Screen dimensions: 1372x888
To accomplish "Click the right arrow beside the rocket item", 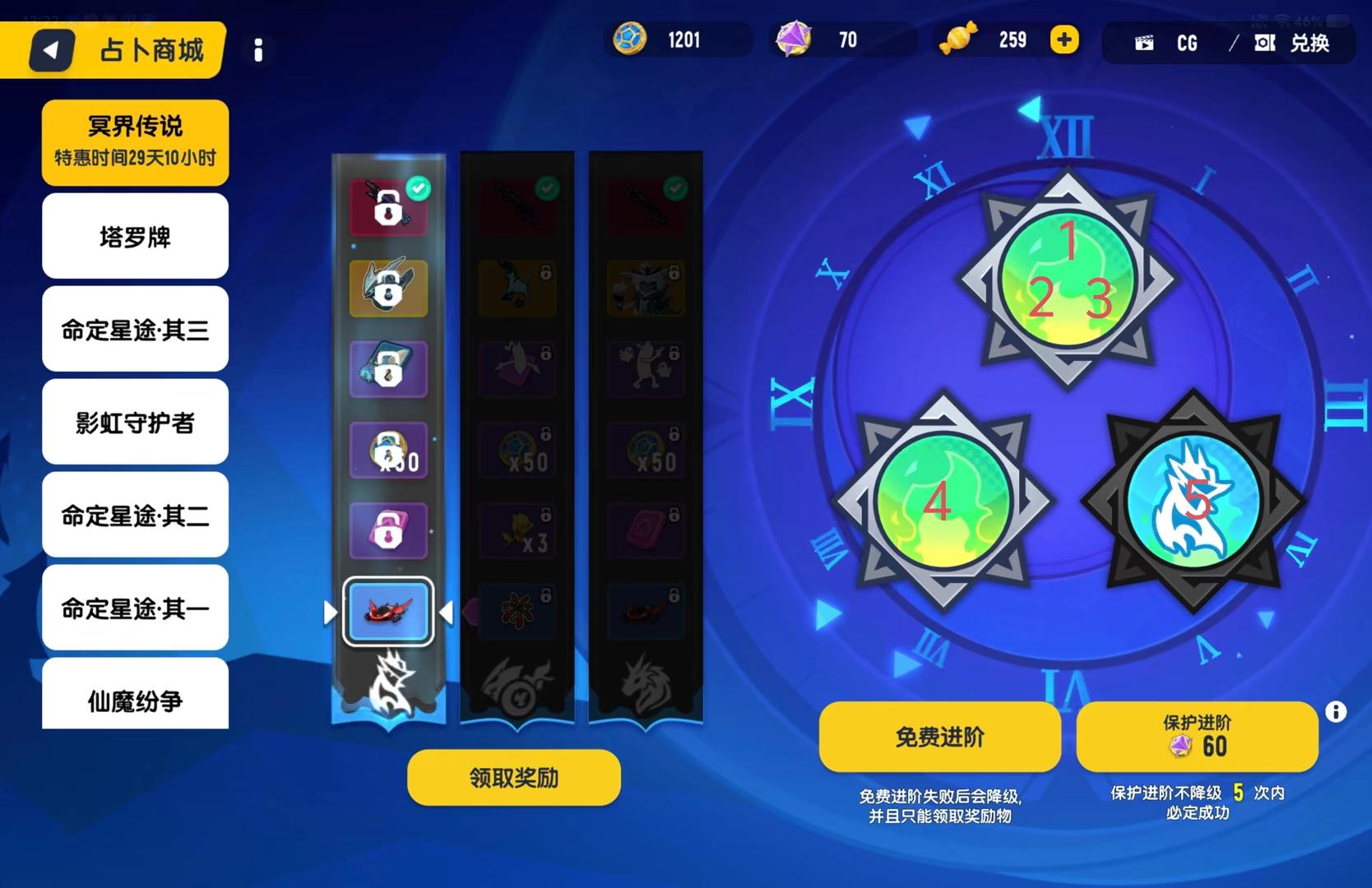I will click(x=447, y=612).
